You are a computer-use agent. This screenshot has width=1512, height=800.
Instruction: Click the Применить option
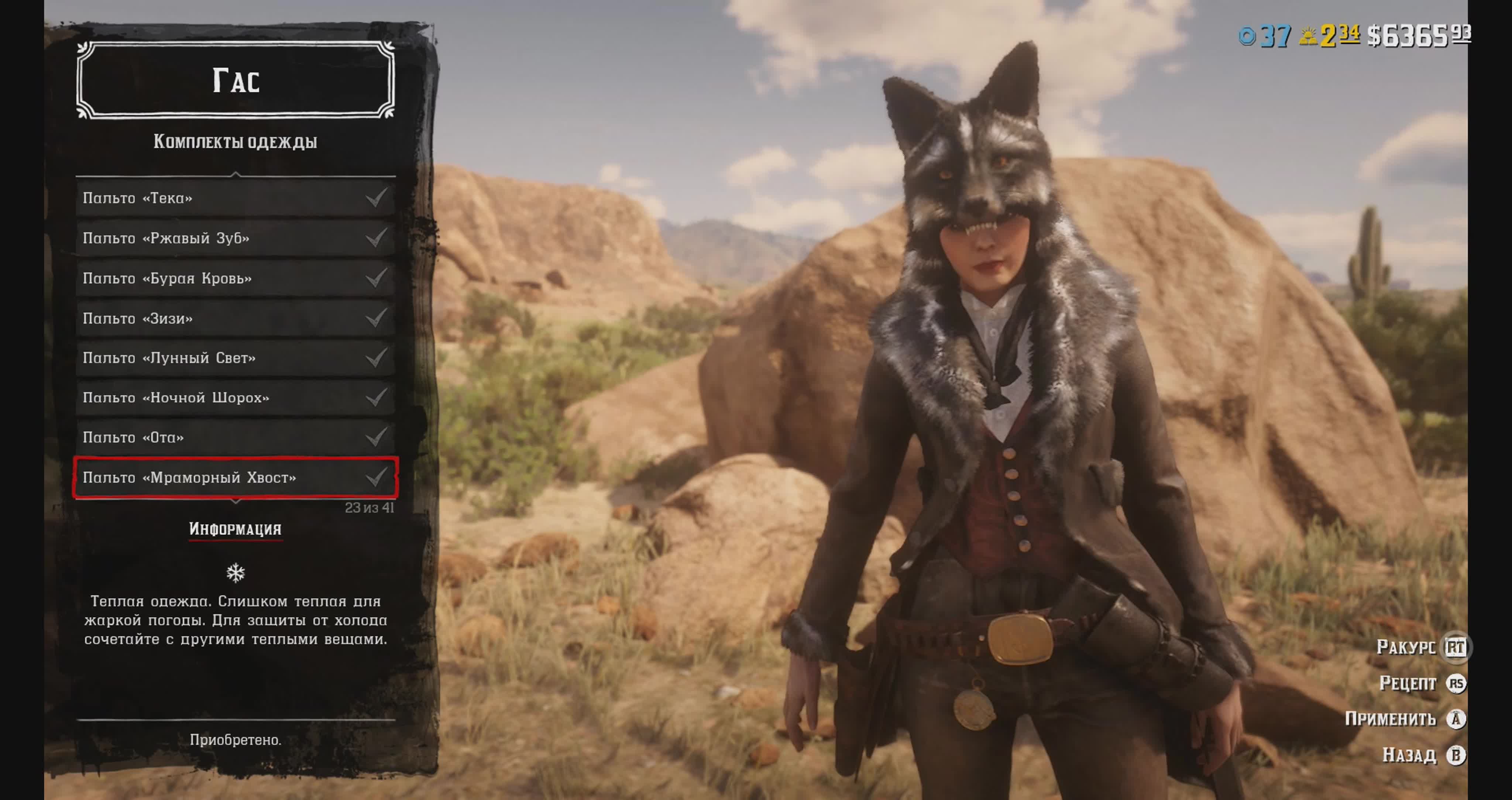coord(1405,719)
